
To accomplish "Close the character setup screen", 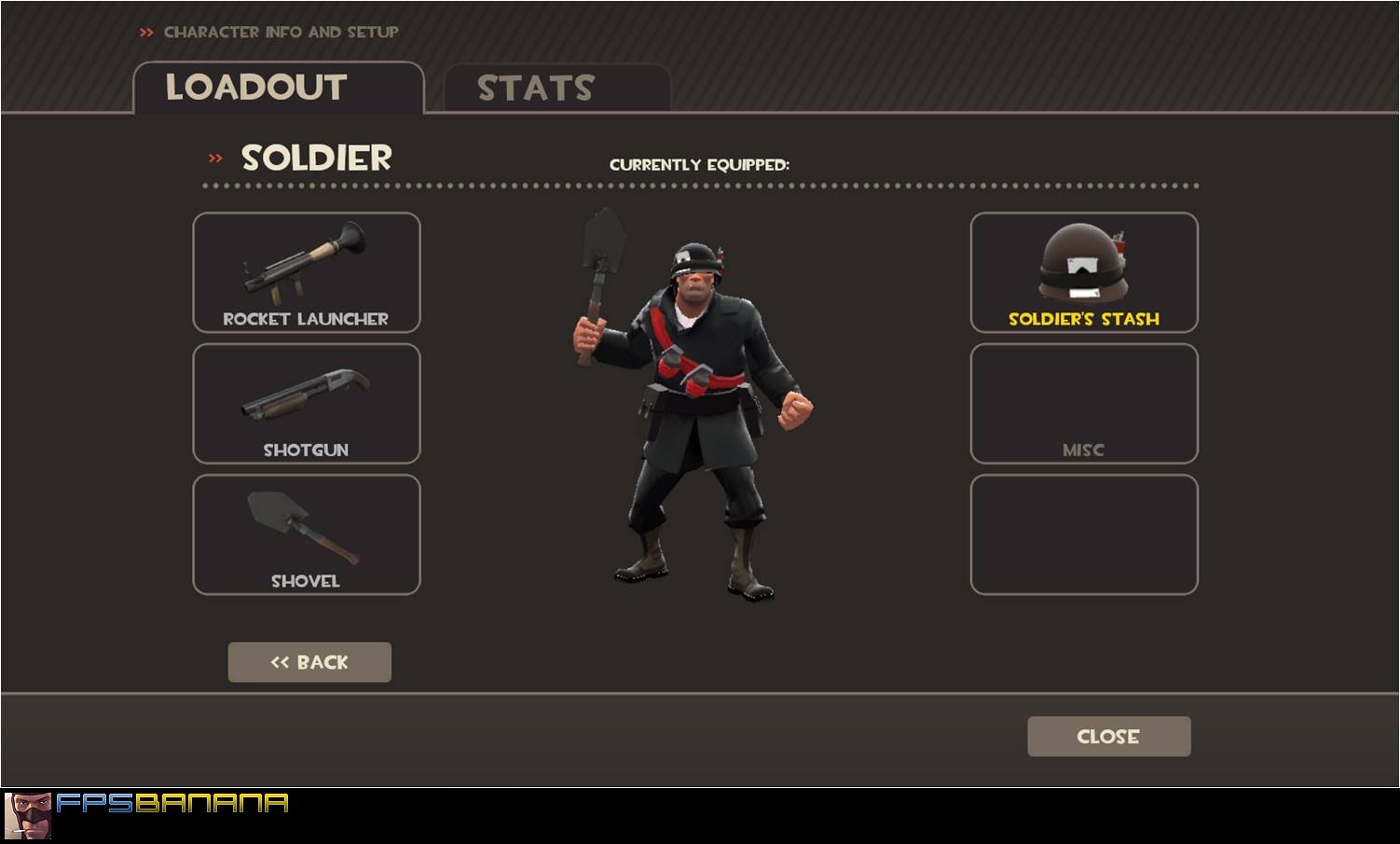I will pyautogui.click(x=1108, y=736).
